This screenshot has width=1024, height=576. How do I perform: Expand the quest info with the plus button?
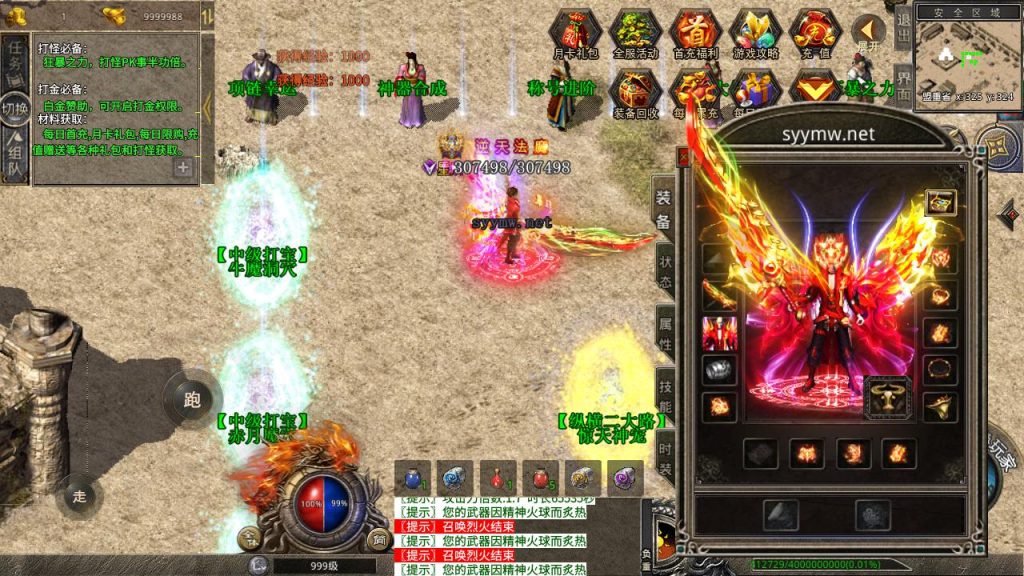(x=183, y=168)
